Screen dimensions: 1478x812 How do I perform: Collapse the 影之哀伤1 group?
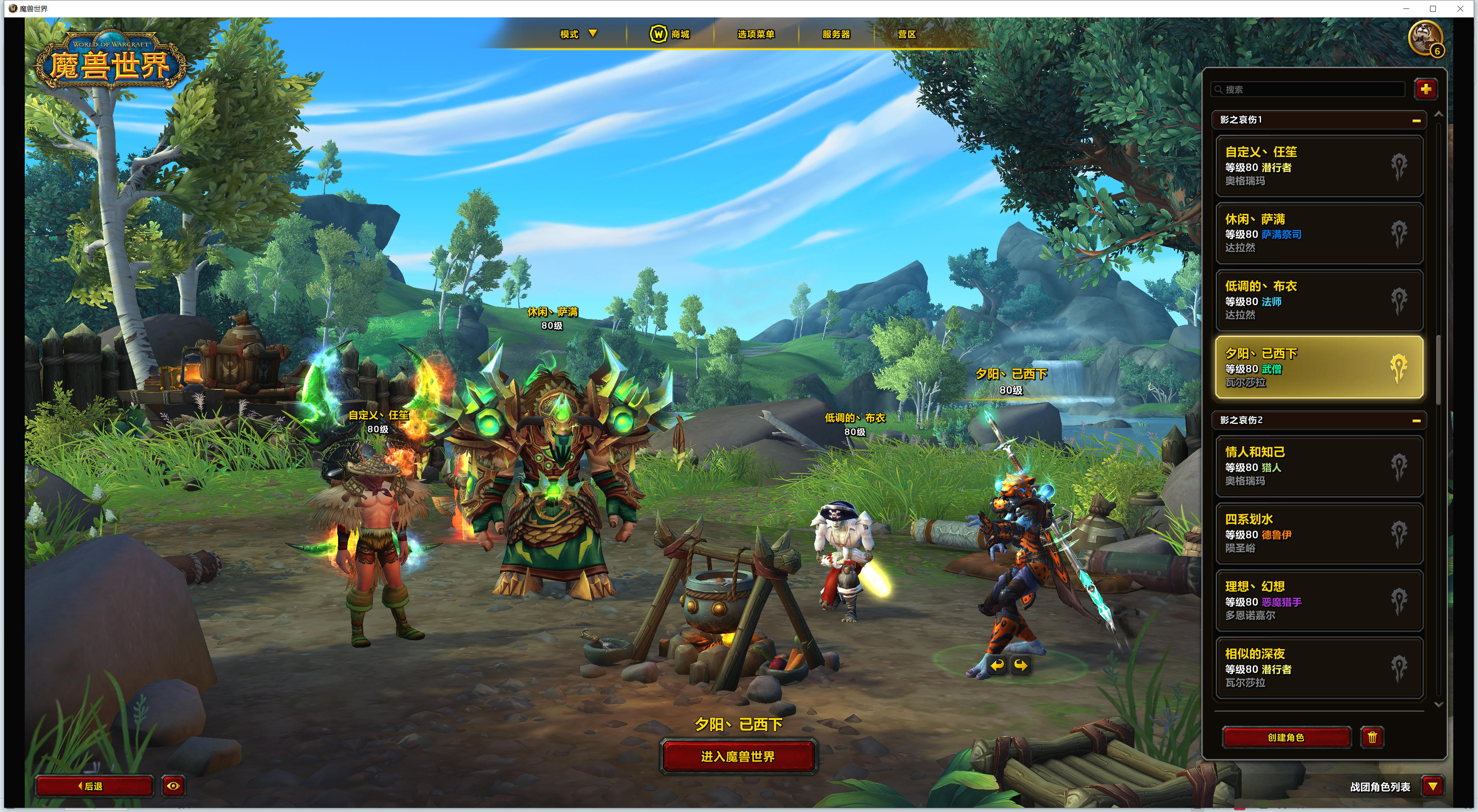(x=1416, y=120)
